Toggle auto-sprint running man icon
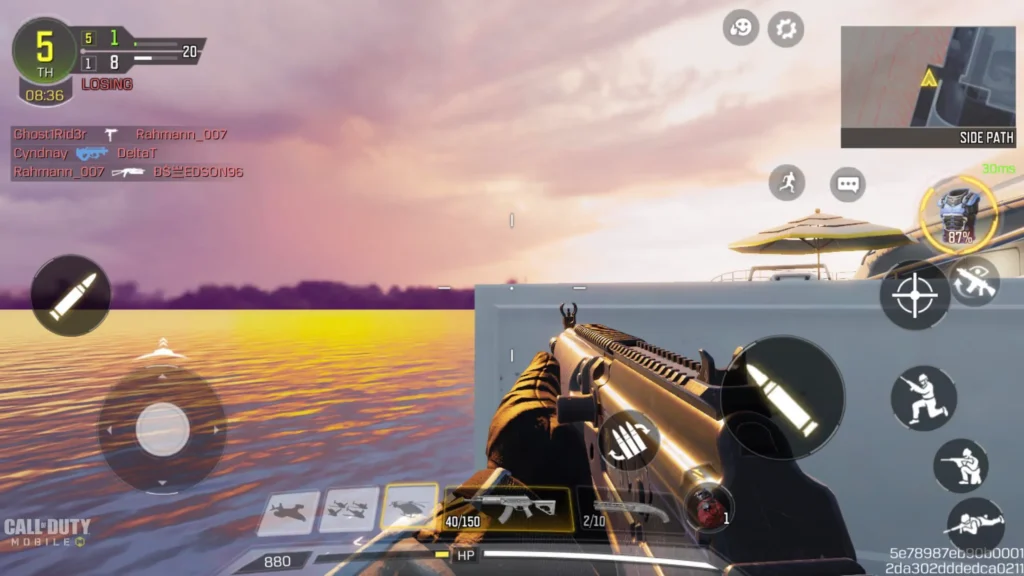The image size is (1024, 576). tap(787, 182)
